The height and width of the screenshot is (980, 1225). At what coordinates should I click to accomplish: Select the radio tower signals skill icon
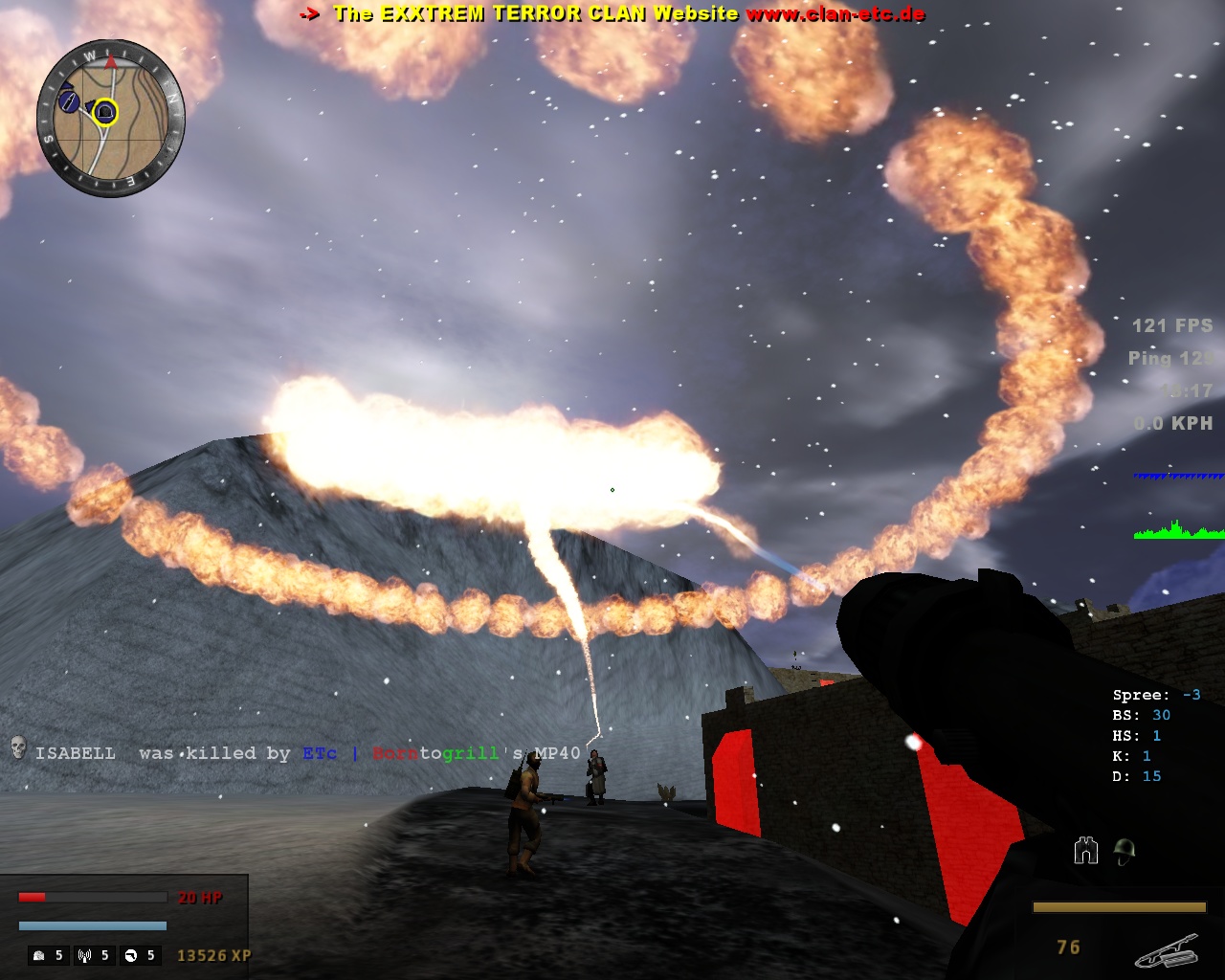tap(85, 955)
